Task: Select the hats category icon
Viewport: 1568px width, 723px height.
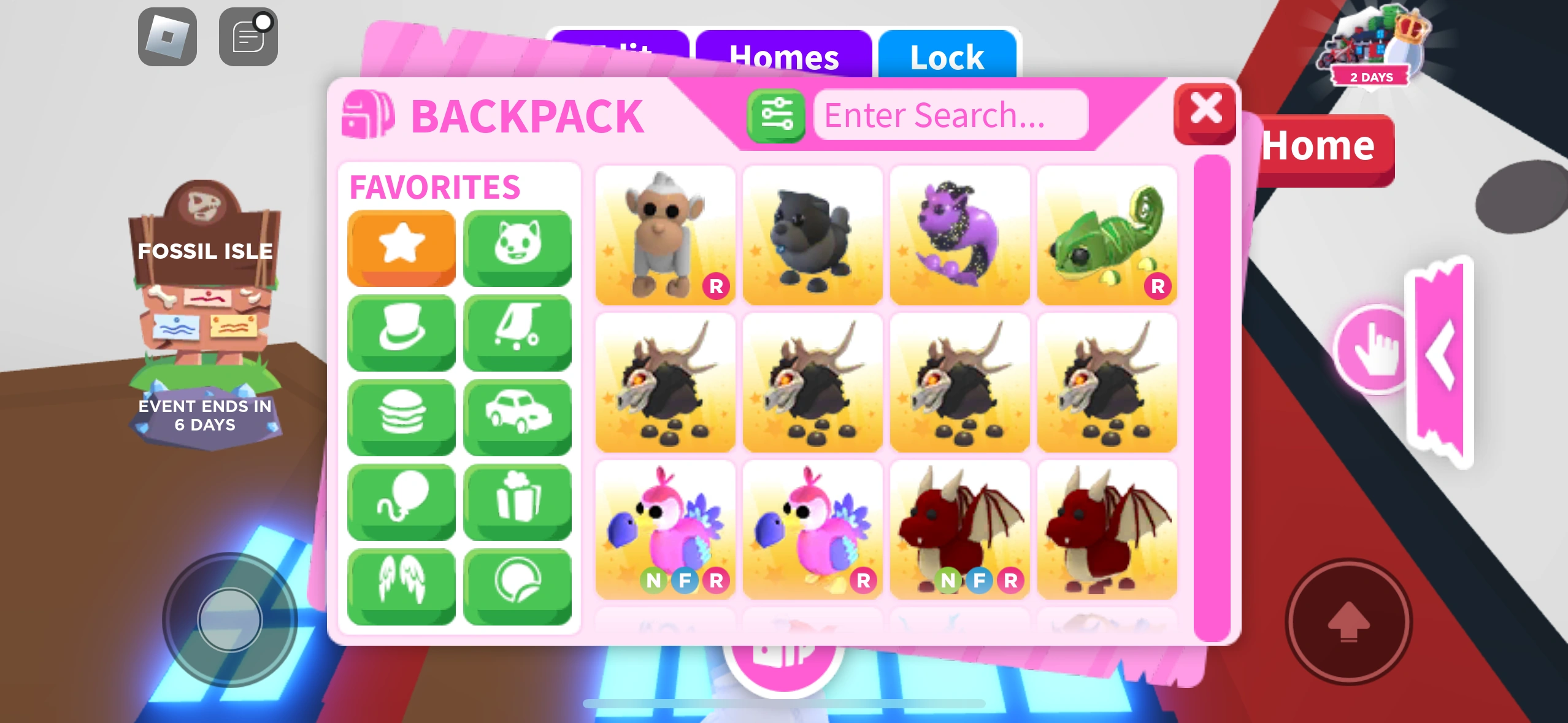Action: coord(402,332)
